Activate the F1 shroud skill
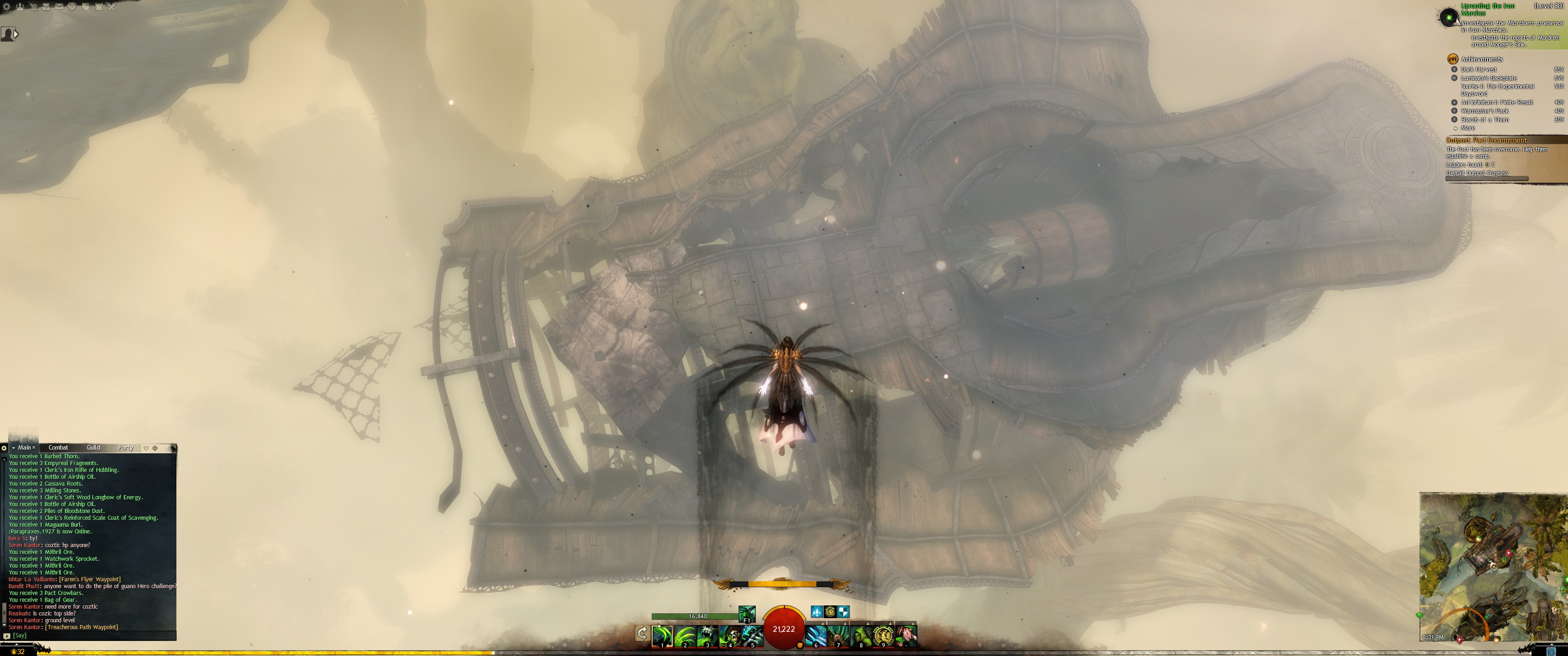Viewport: 1568px width, 656px height. pos(747,613)
